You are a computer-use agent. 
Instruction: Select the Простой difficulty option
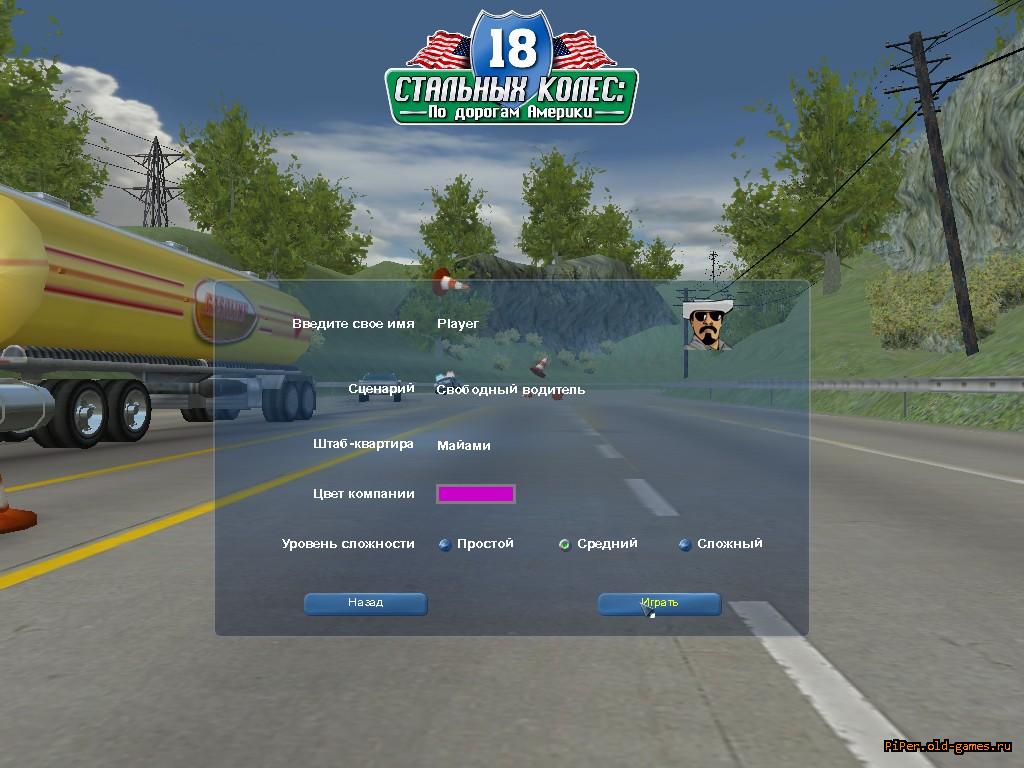point(445,544)
